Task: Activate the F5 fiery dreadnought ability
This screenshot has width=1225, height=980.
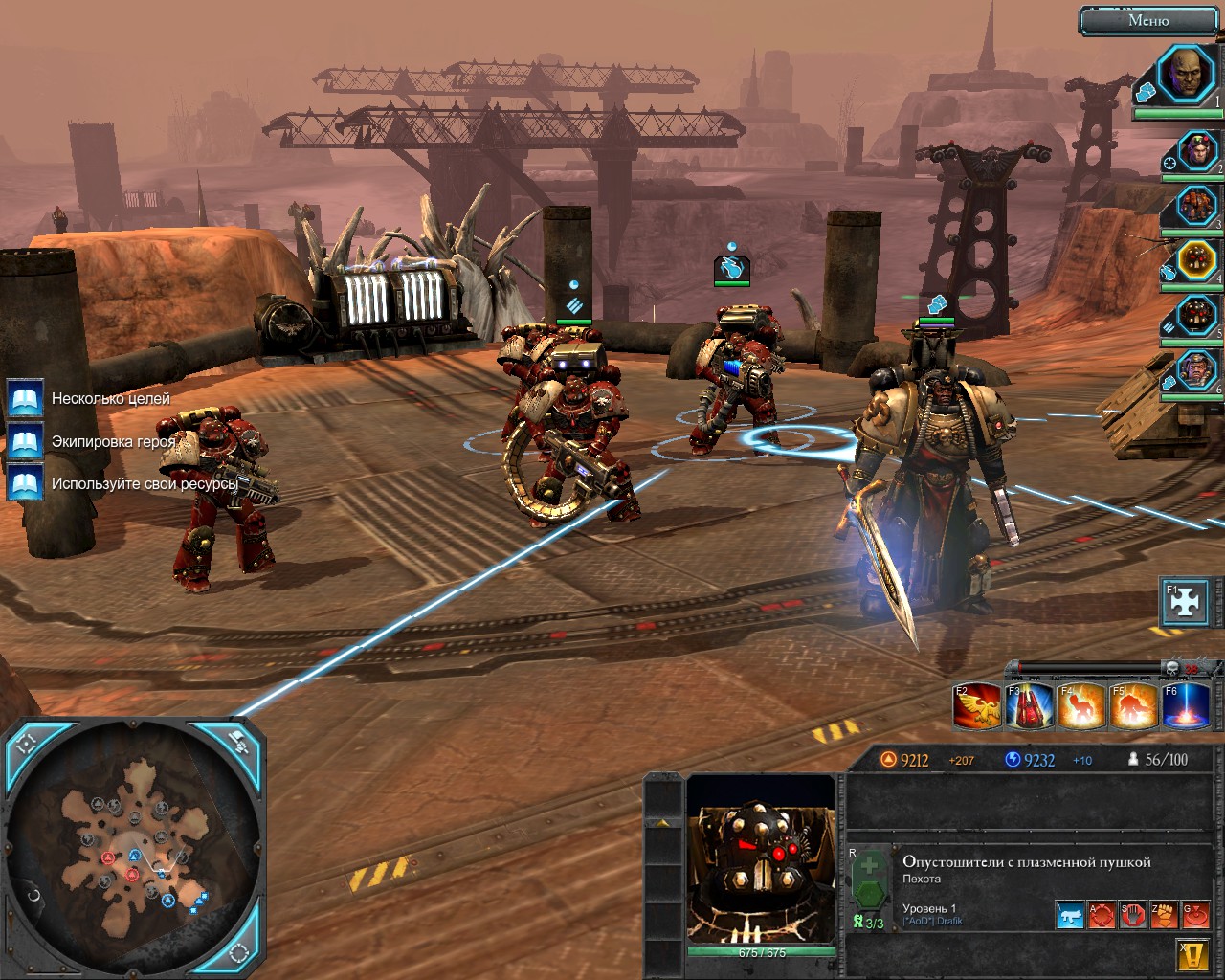Action: (x=1133, y=706)
